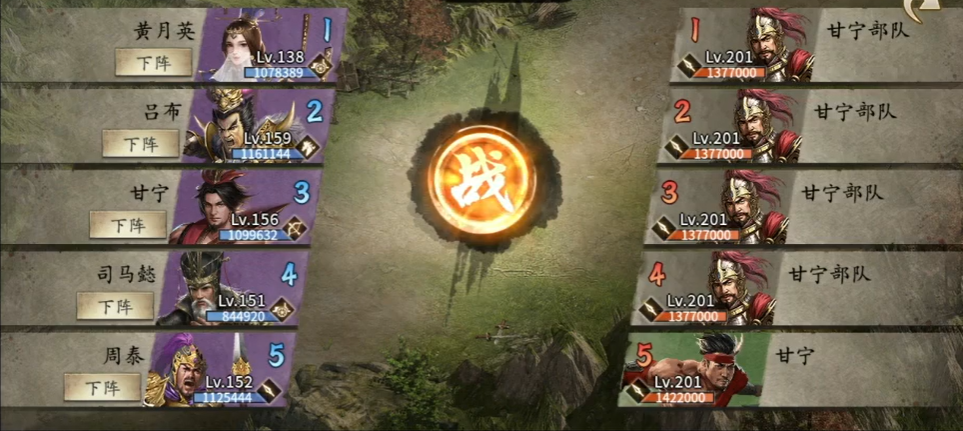This screenshot has height=431, width=963.
Task: Take 司马懿 off the lineup via 下阵
Action: pyautogui.click(x=116, y=305)
